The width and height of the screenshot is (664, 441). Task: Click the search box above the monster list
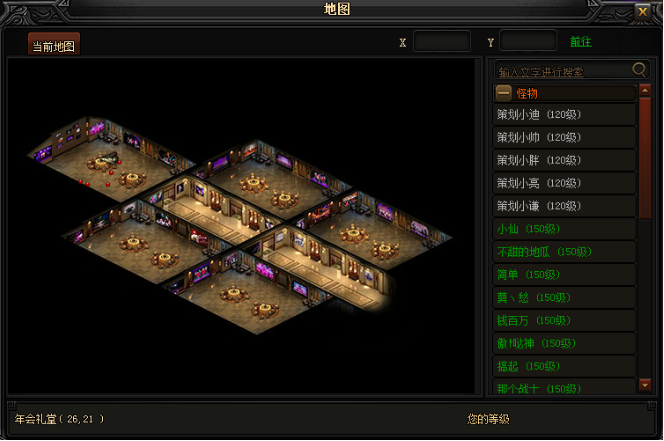pyautogui.click(x=564, y=71)
